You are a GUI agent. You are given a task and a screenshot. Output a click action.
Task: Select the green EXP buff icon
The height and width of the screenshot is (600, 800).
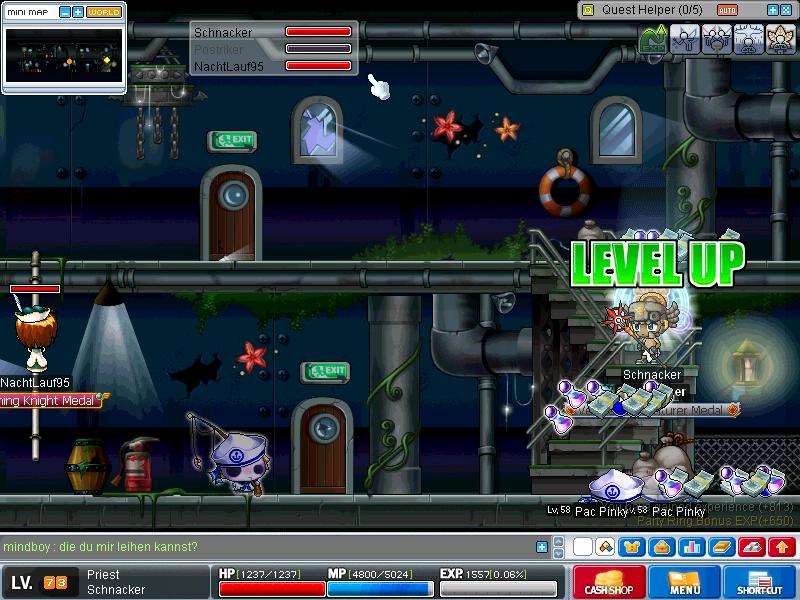pyautogui.click(x=654, y=39)
